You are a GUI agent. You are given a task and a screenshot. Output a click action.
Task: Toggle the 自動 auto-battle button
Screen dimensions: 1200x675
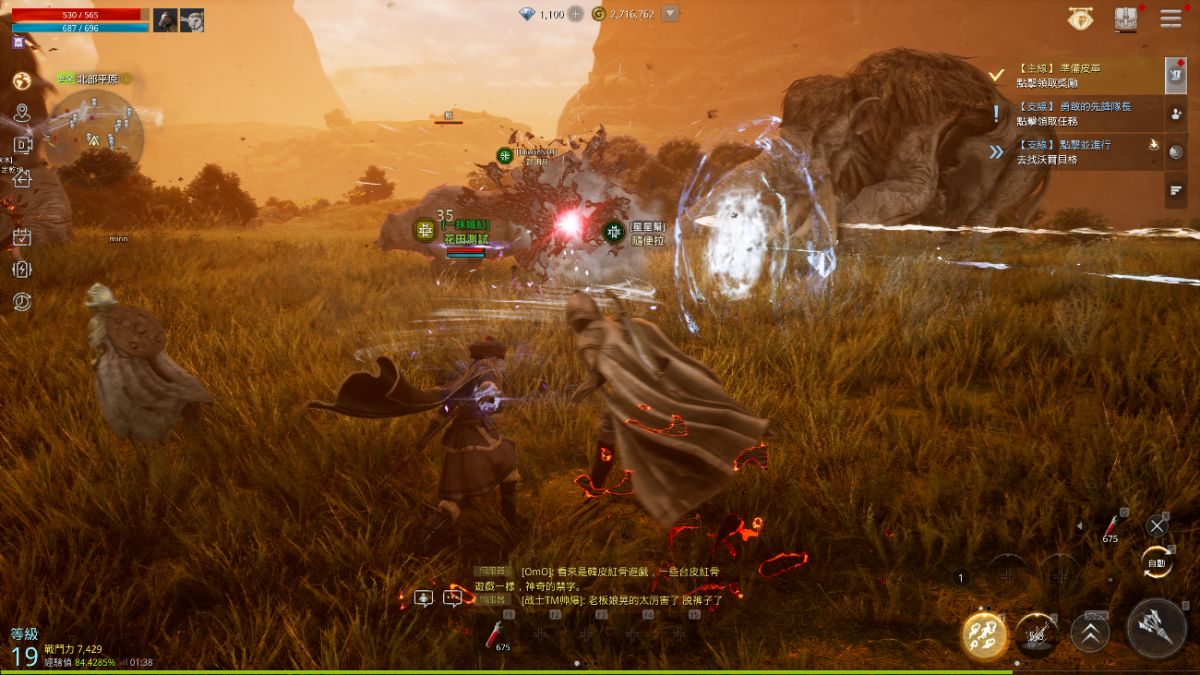(1157, 561)
